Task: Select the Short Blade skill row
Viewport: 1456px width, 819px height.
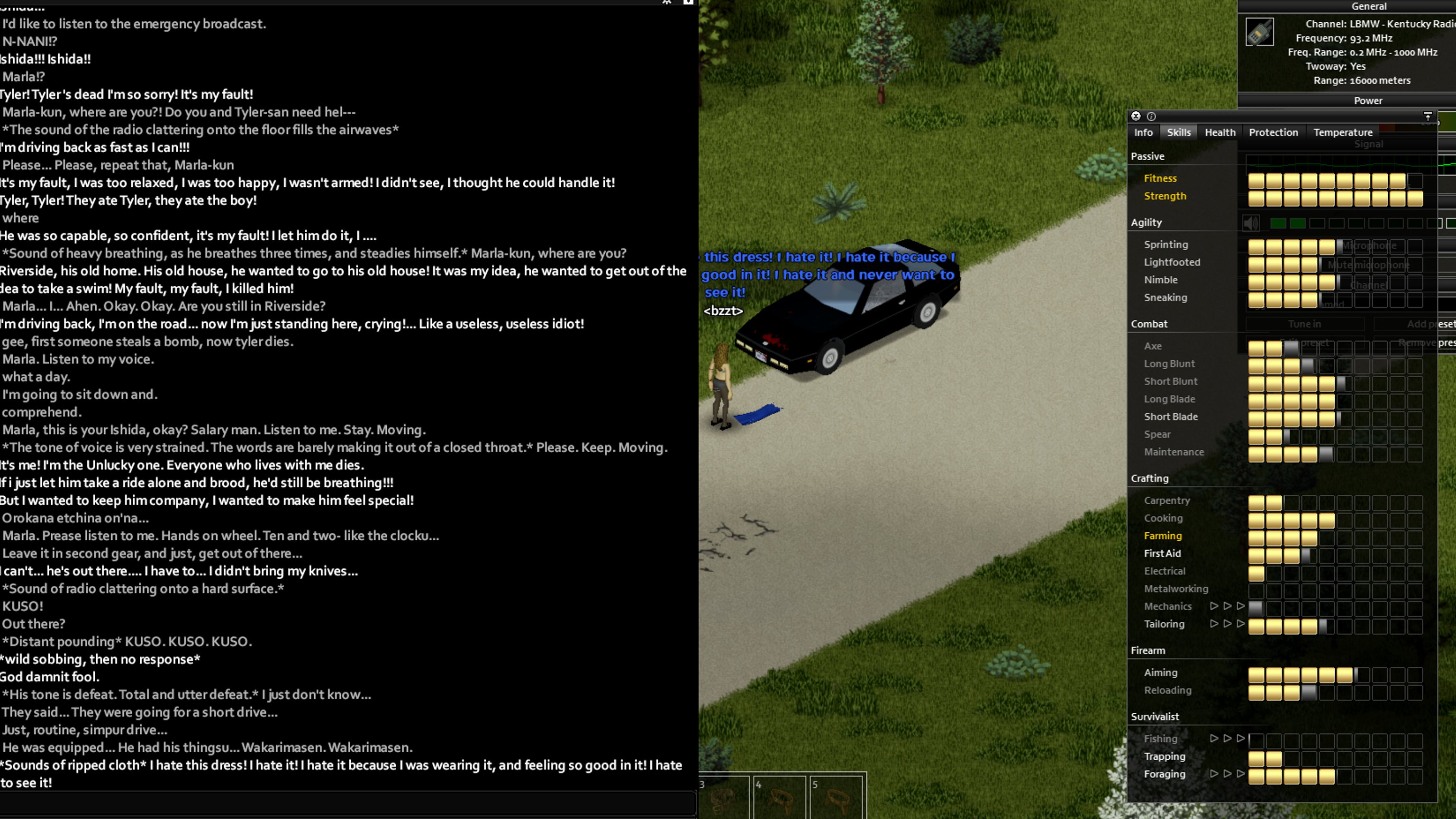Action: tap(1171, 417)
